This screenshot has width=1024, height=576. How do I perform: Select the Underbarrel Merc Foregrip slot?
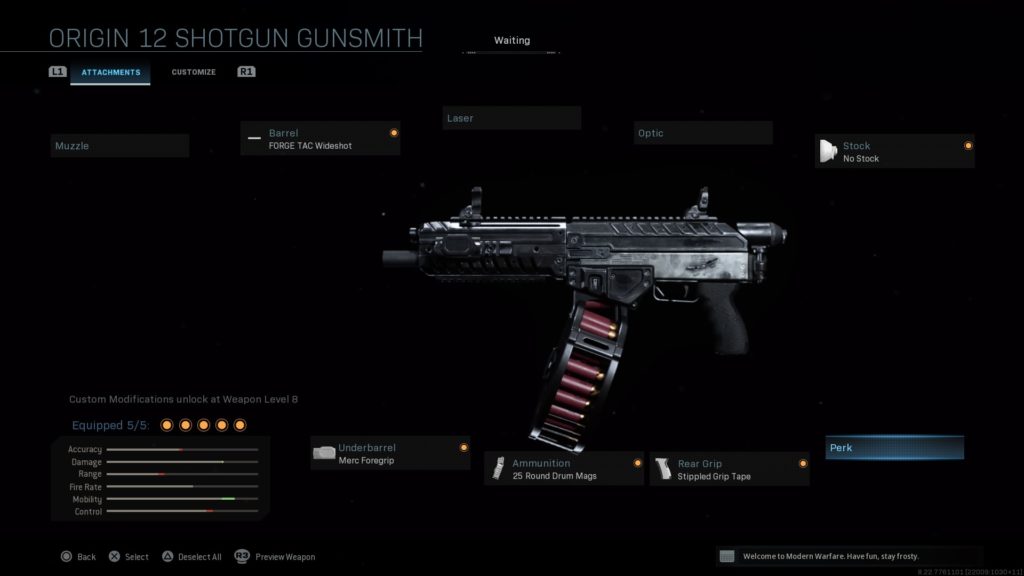[x=390, y=453]
